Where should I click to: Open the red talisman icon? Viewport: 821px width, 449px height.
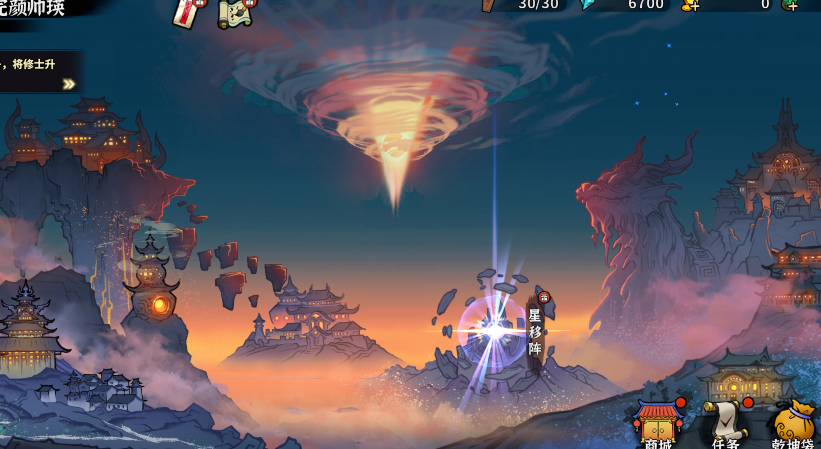click(187, 11)
